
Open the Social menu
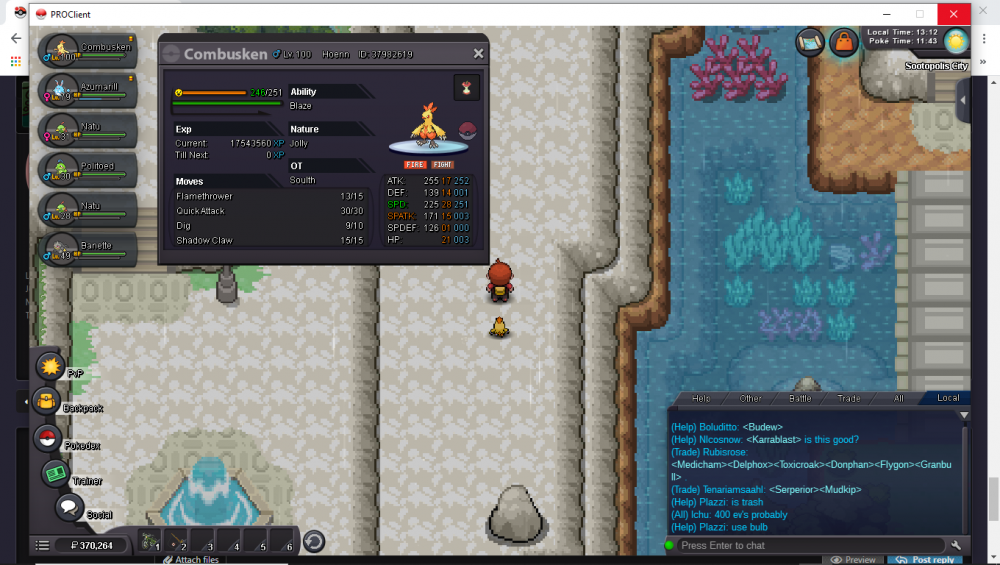point(68,508)
